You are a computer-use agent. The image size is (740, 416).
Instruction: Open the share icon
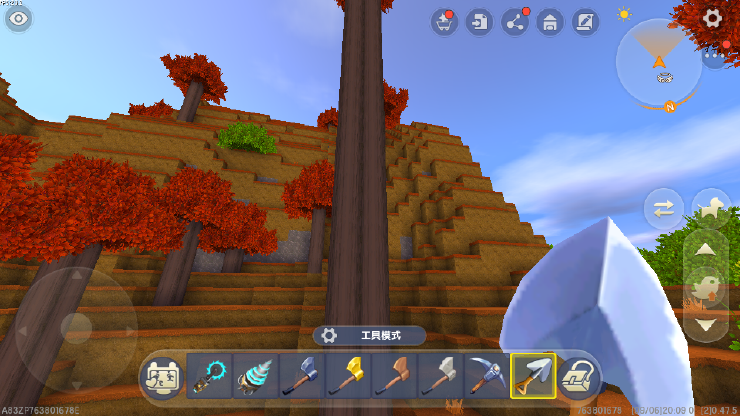point(515,22)
